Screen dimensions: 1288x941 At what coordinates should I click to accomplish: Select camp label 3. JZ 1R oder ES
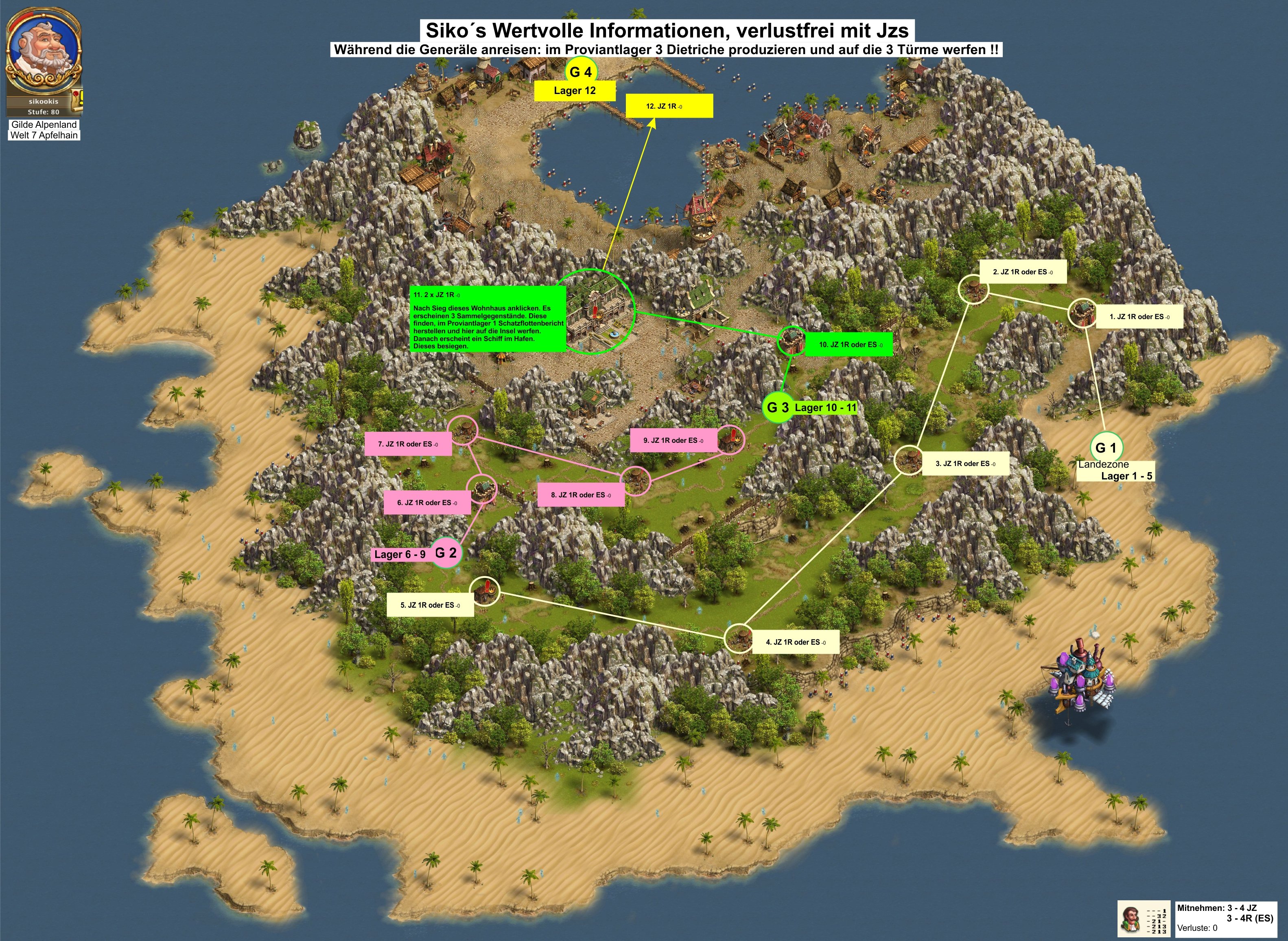coord(965,464)
